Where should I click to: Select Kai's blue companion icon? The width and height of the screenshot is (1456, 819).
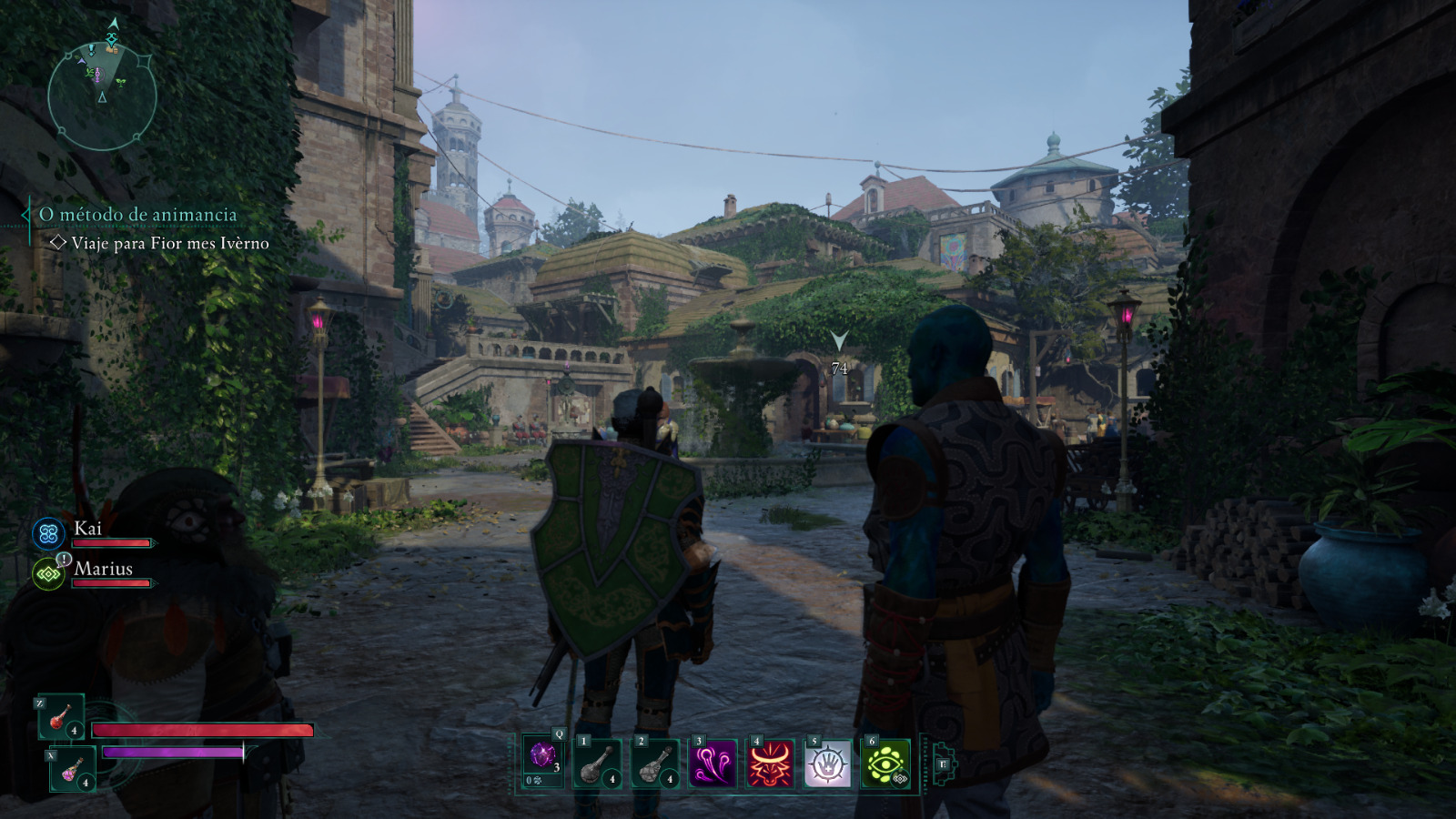click(x=49, y=534)
